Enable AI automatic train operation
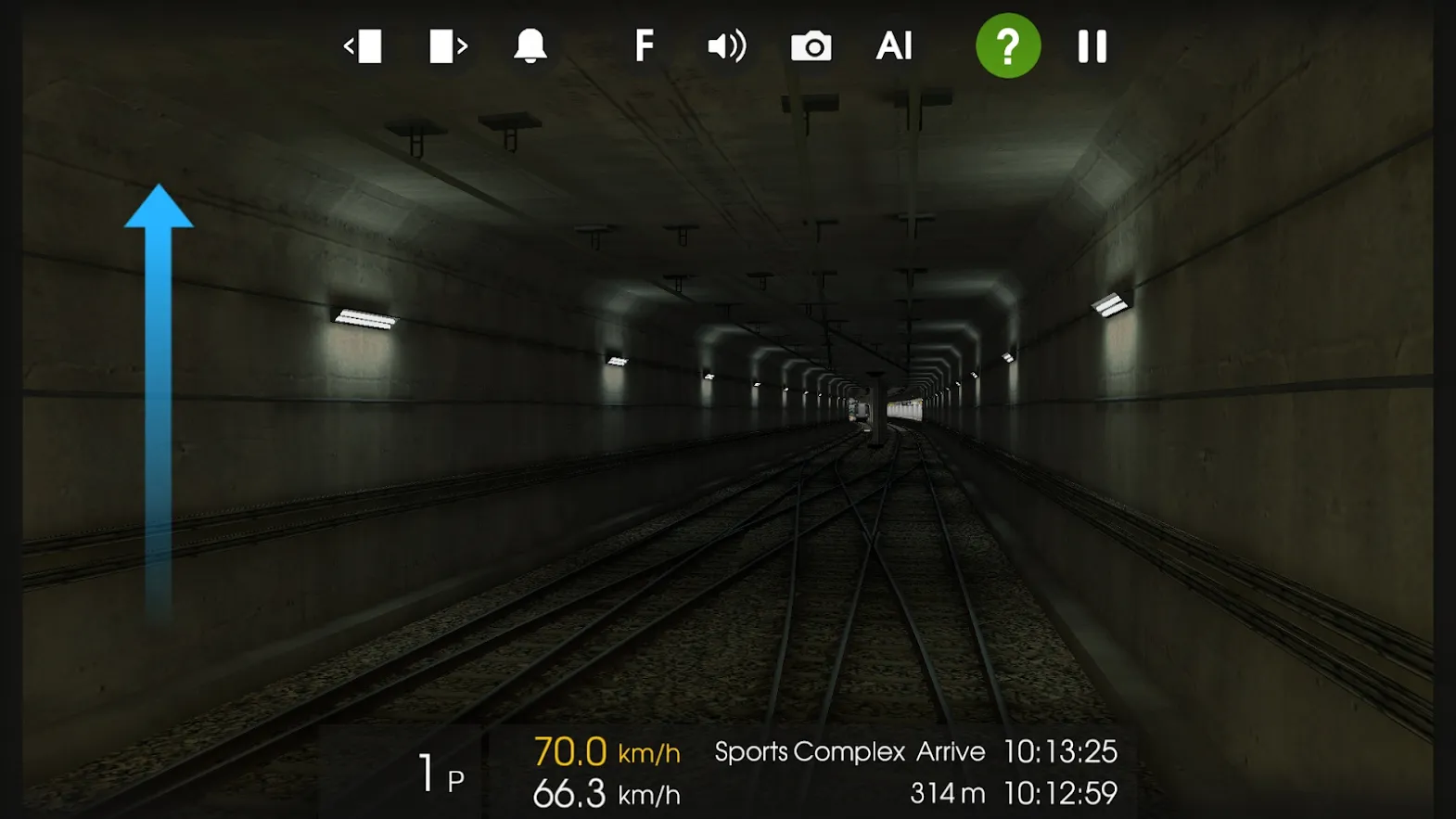1456x819 pixels. point(893,45)
